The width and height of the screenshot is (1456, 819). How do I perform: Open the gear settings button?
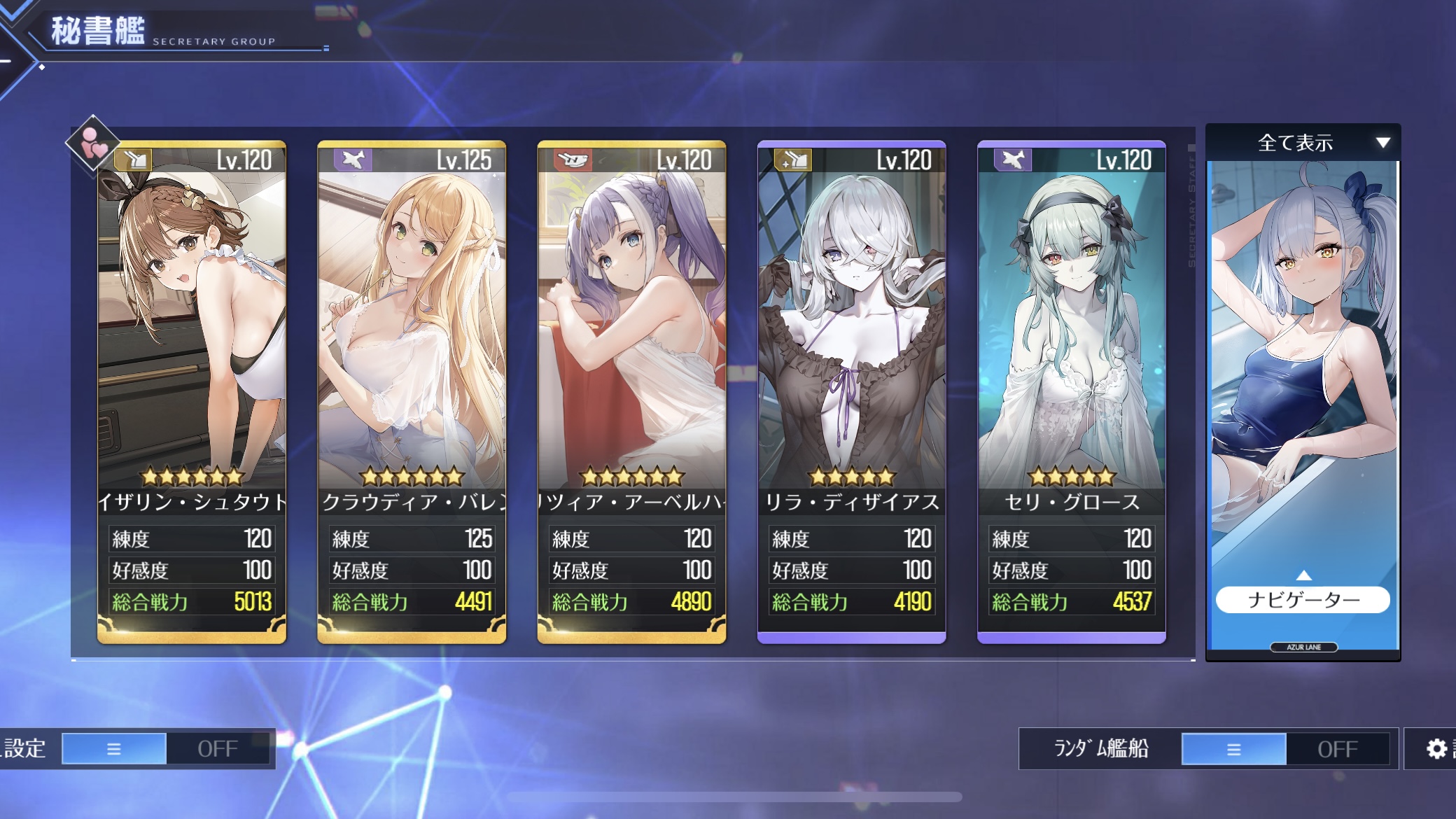(x=1436, y=749)
